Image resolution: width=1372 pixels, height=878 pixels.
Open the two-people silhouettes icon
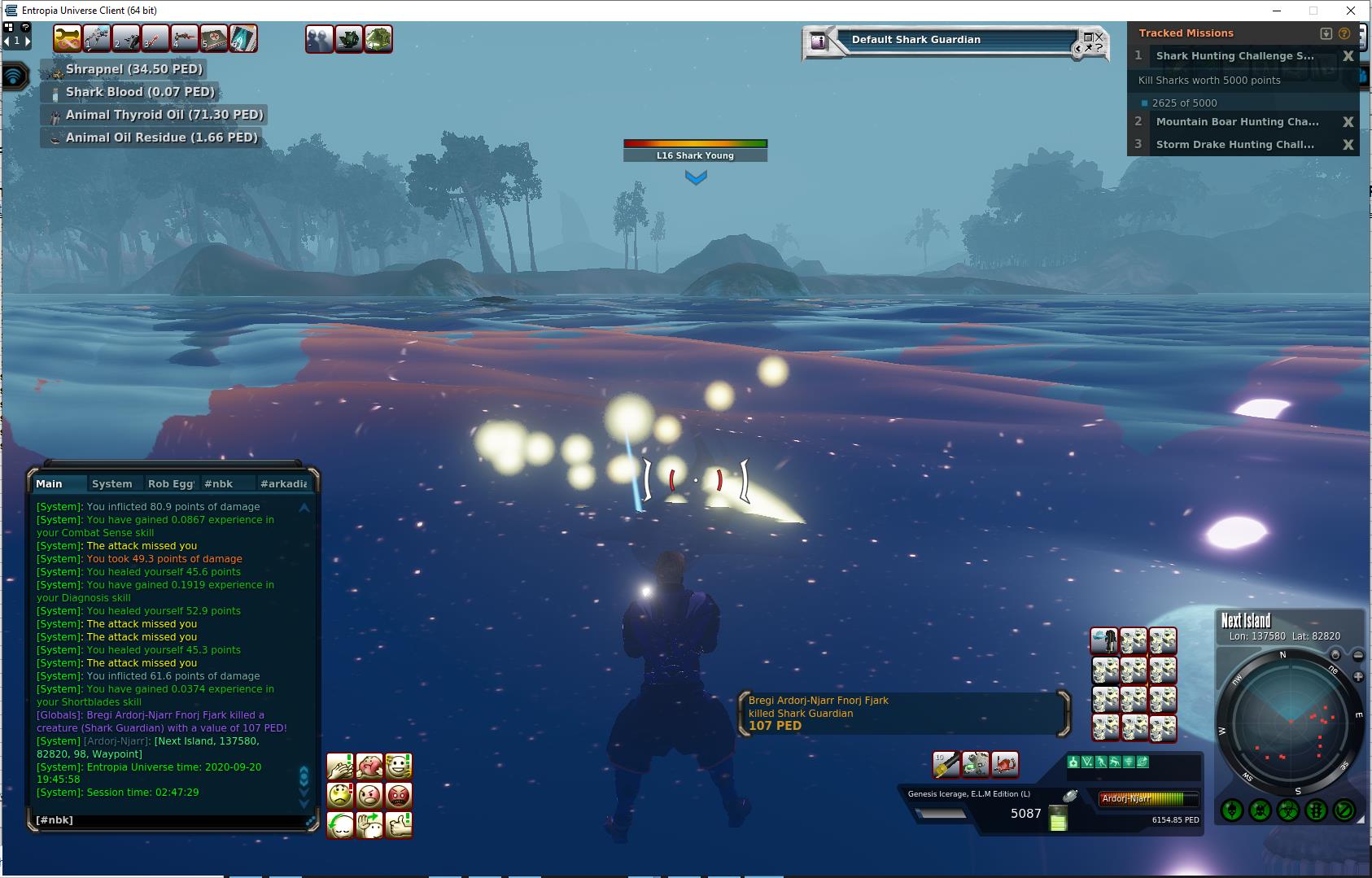[x=319, y=39]
